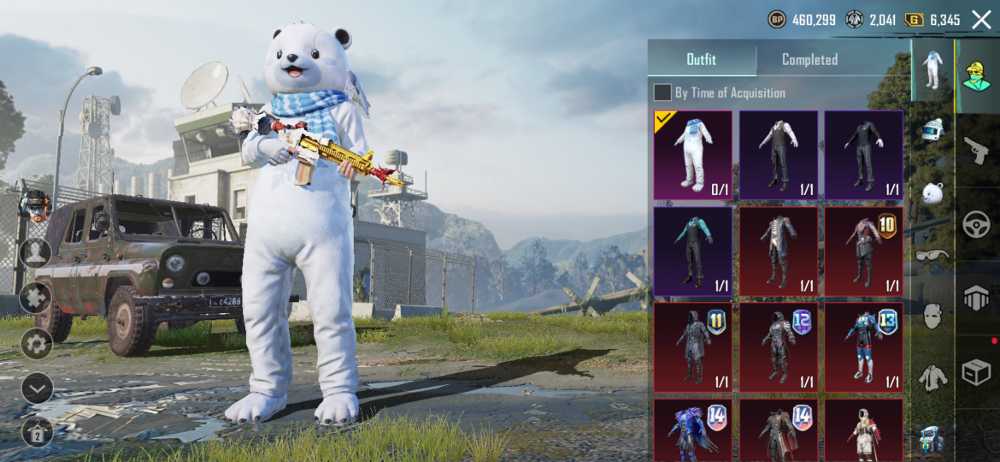Open the helmet headgear category

[x=932, y=130]
